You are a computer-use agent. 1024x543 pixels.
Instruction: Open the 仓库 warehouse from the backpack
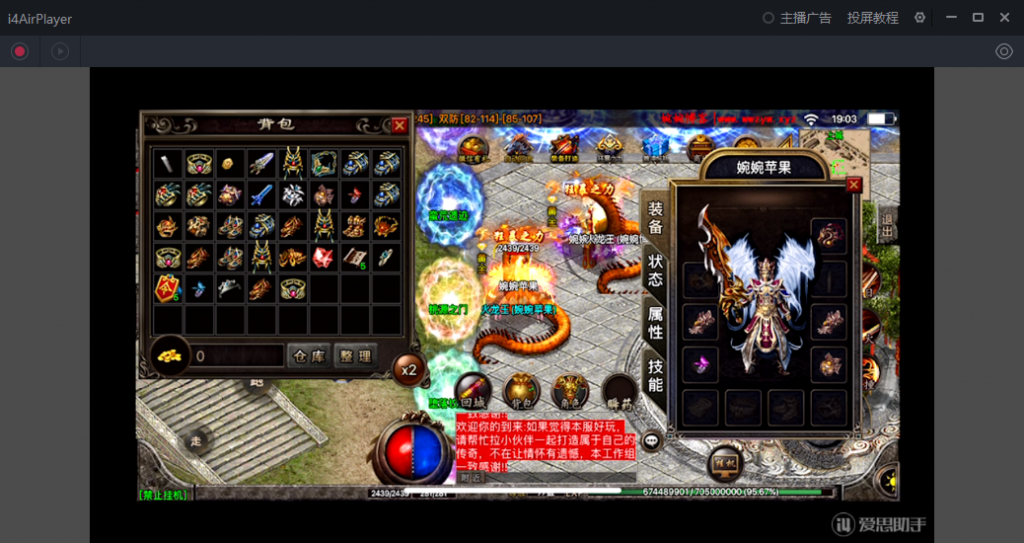pos(309,356)
